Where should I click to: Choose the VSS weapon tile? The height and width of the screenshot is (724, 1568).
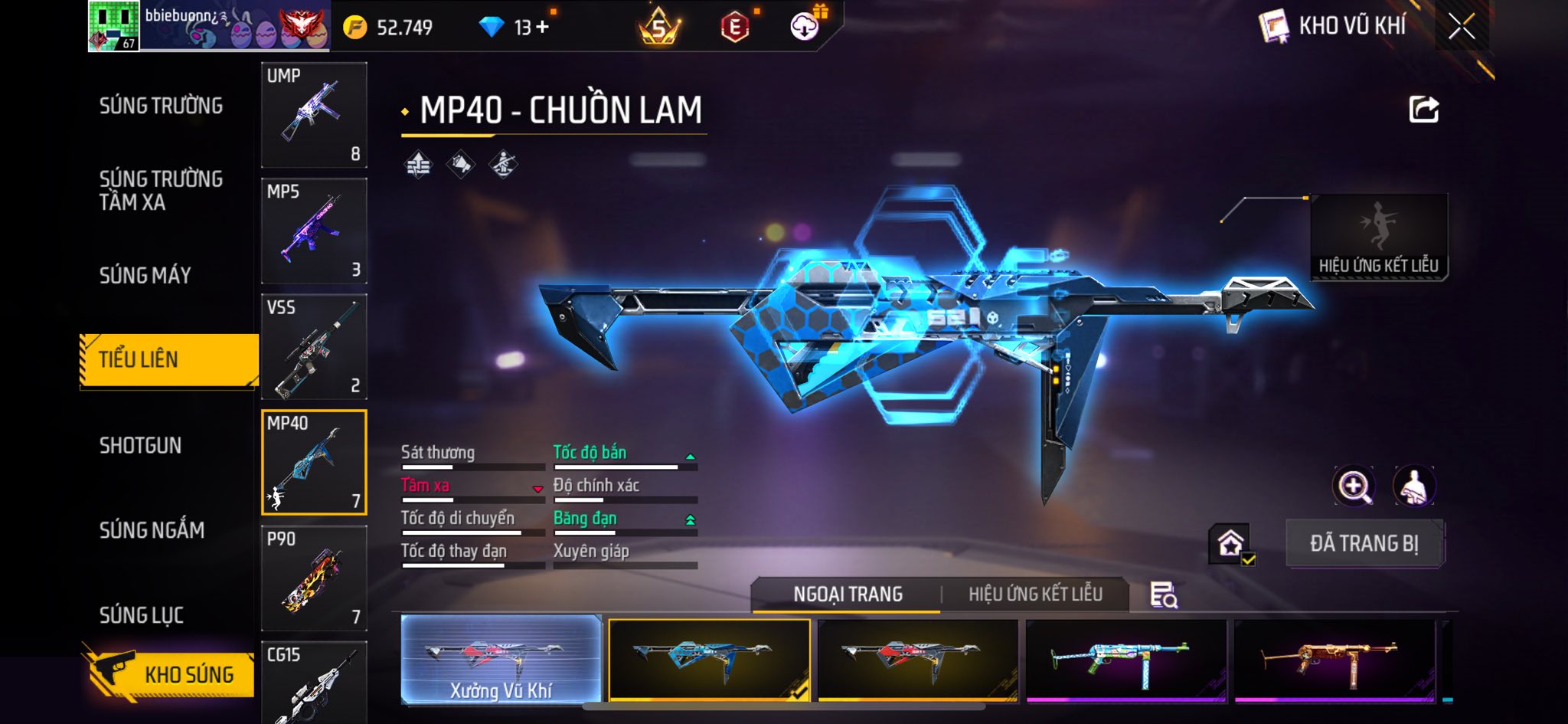[314, 346]
